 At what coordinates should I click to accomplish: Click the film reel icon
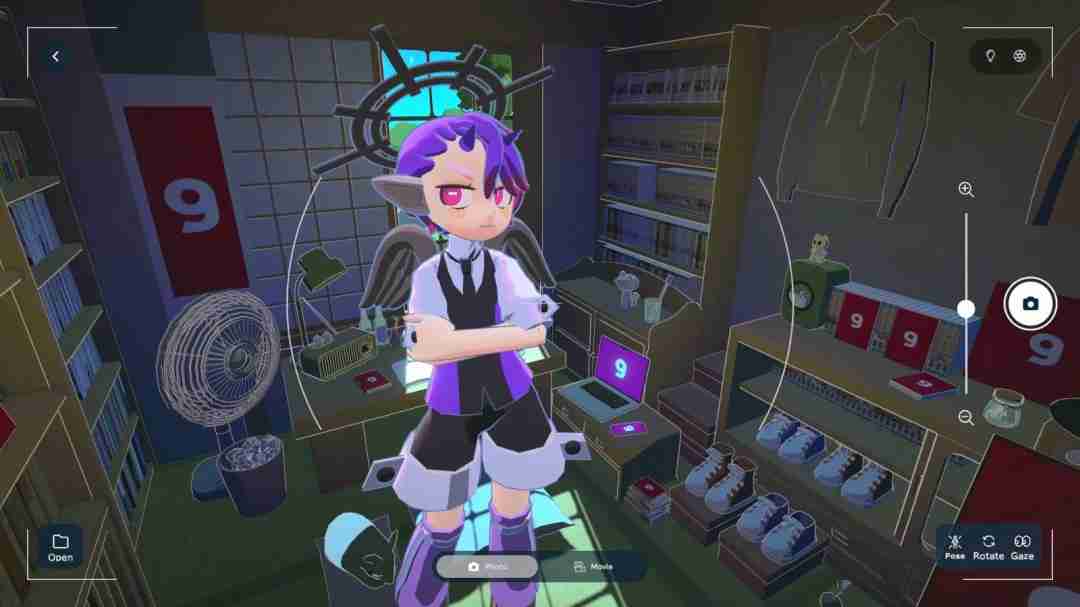point(1019,56)
